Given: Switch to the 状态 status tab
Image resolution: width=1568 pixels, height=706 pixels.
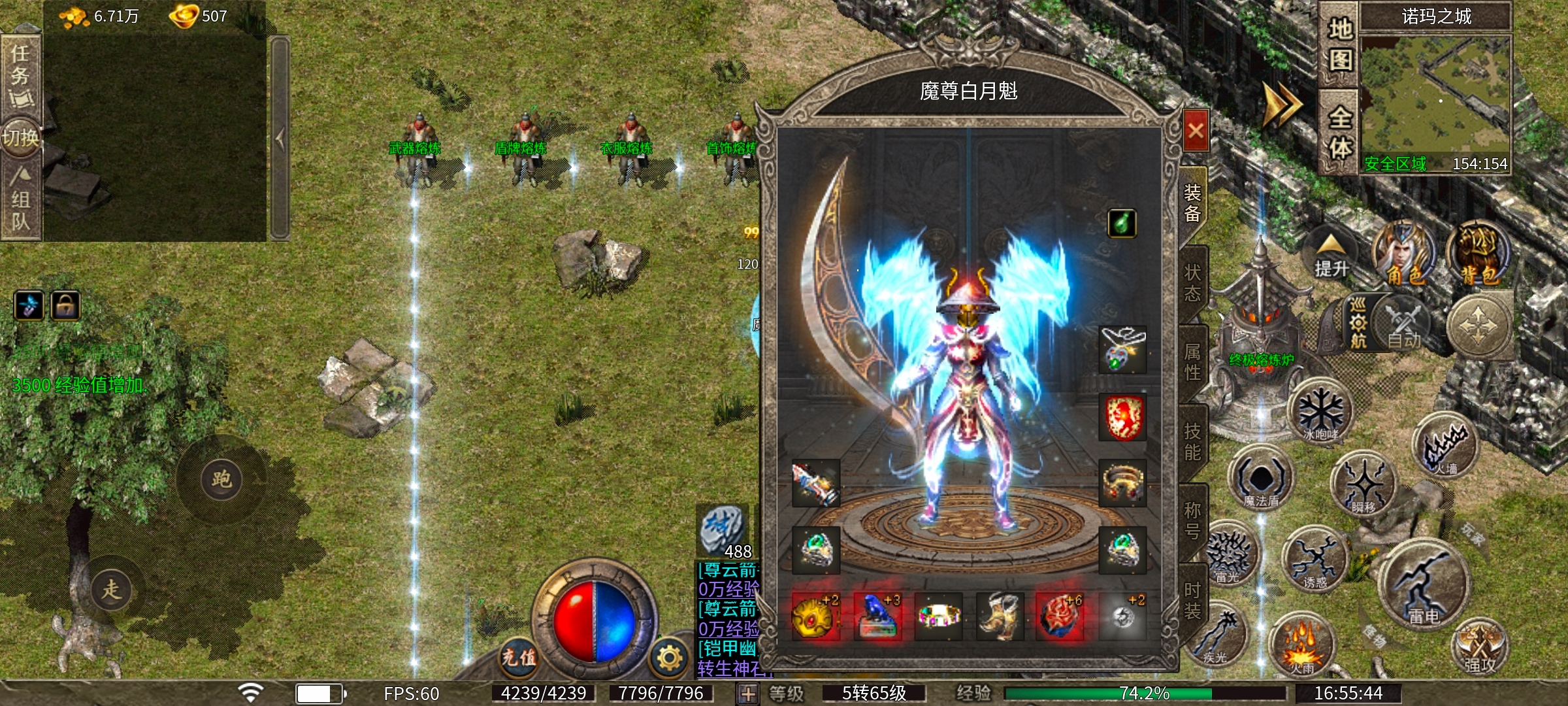Looking at the screenshot, I should coord(1193,282).
